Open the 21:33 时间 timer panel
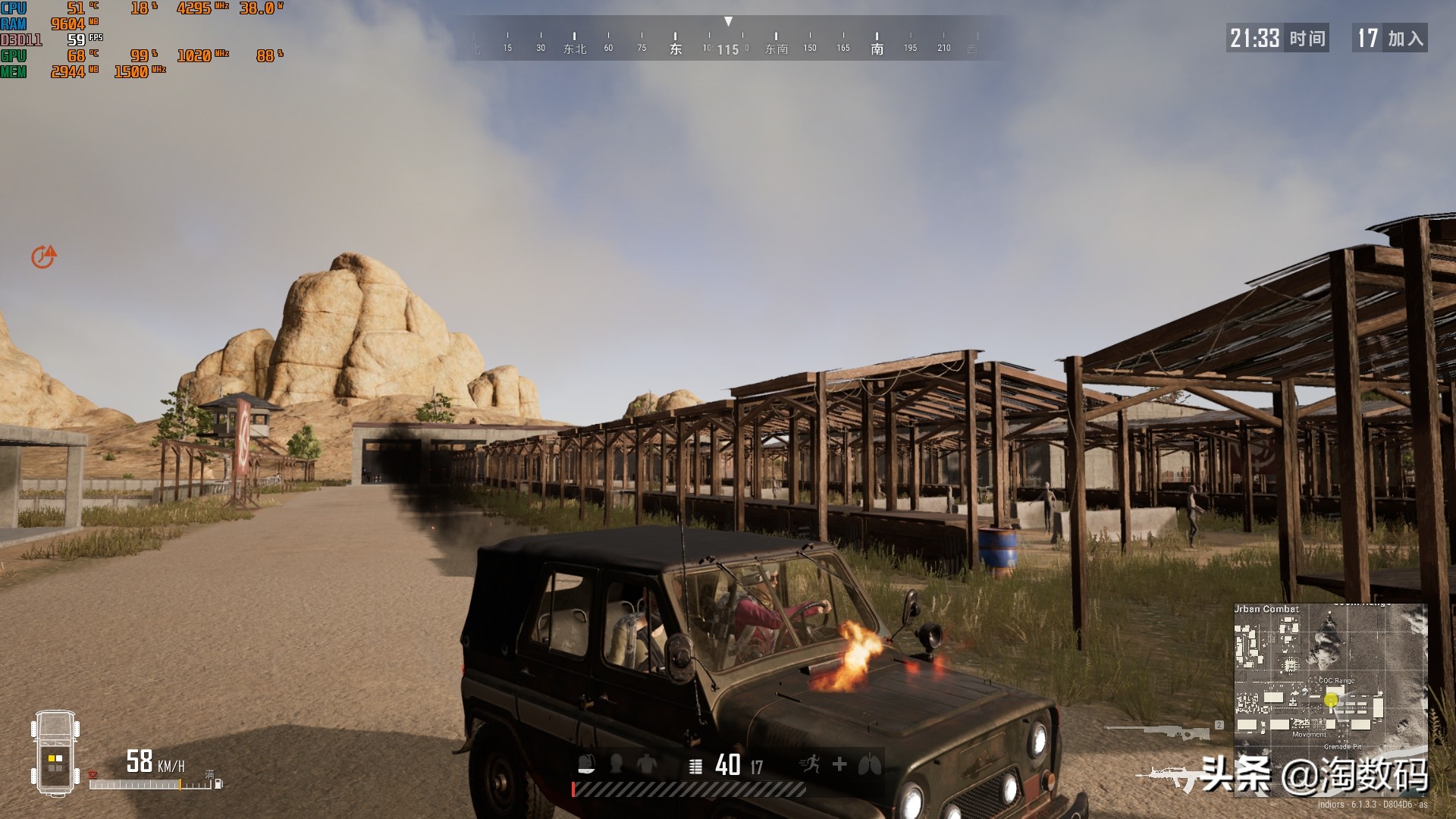The image size is (1456, 819). pyautogui.click(x=1278, y=39)
